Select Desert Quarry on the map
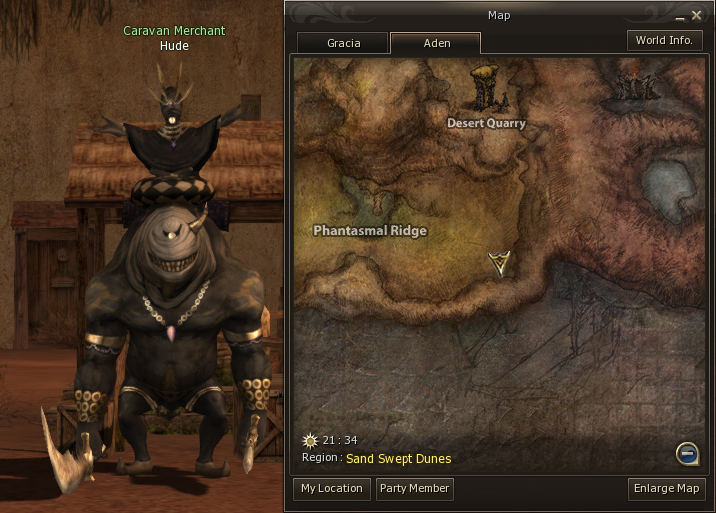Image resolution: width=716 pixels, height=513 pixels. (x=486, y=123)
